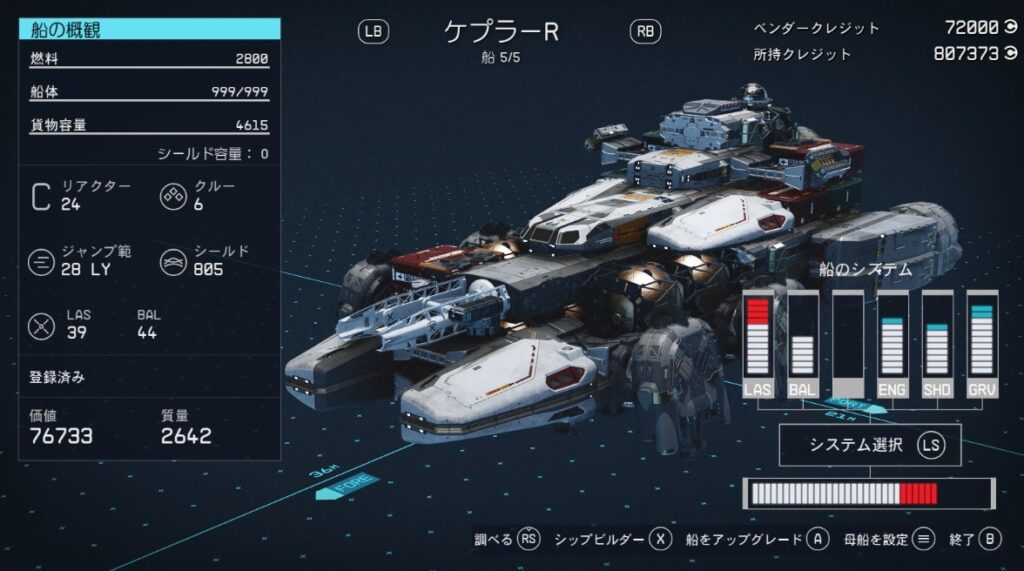
Task: Select the GRV grav drive system column
Action: tap(981, 345)
